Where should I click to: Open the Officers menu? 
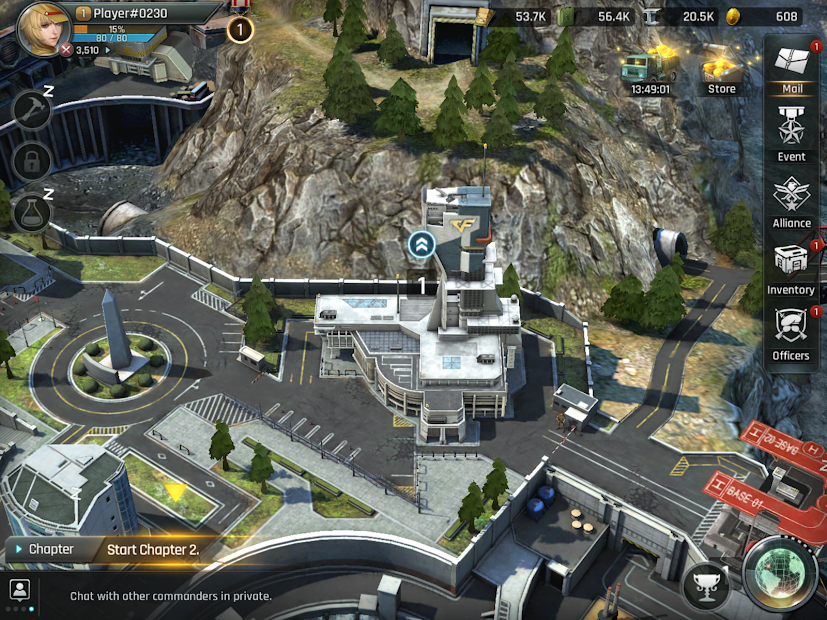[x=791, y=333]
